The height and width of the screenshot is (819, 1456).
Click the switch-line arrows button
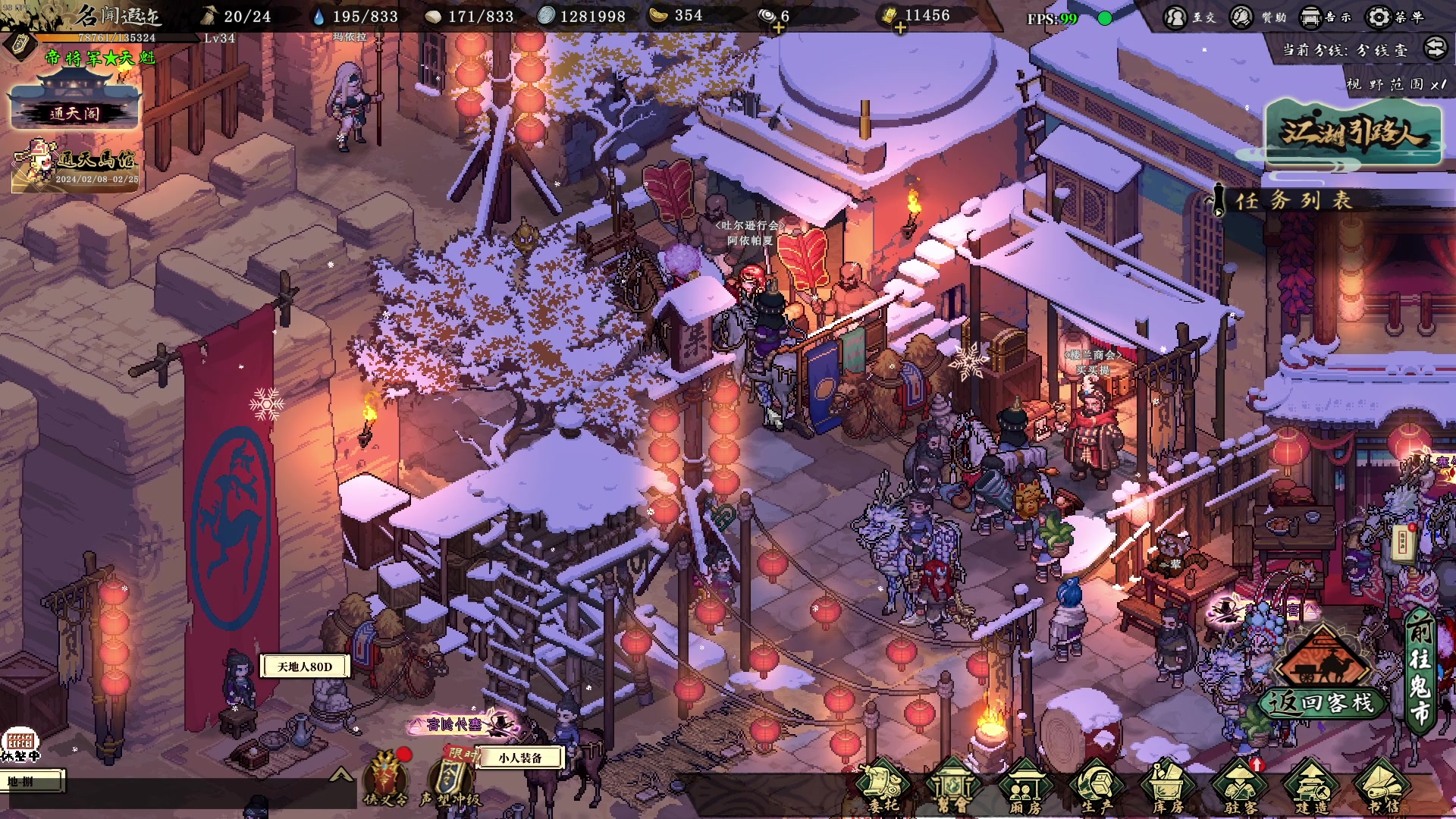tap(1435, 49)
